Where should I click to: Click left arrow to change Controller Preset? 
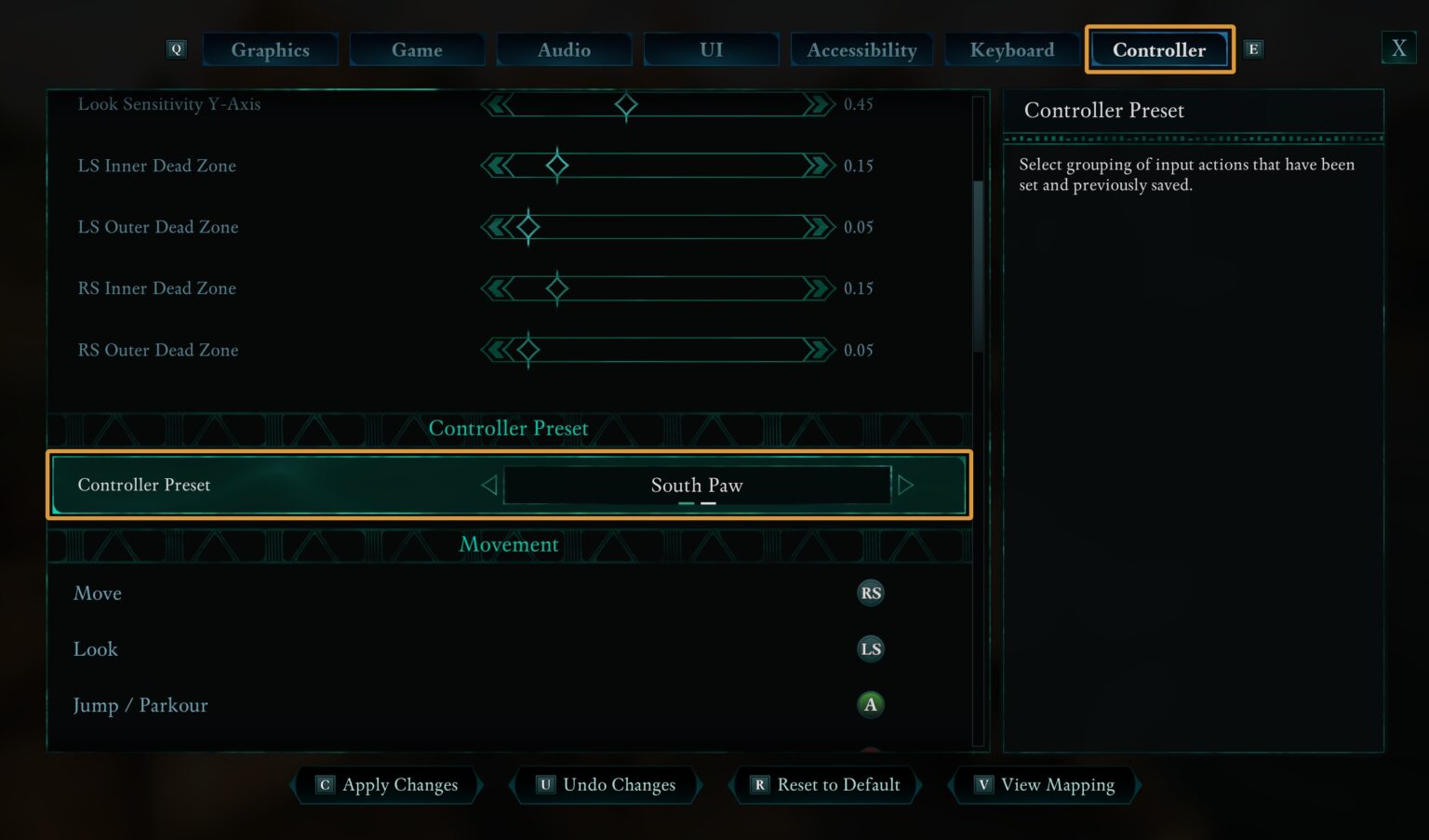coord(488,485)
